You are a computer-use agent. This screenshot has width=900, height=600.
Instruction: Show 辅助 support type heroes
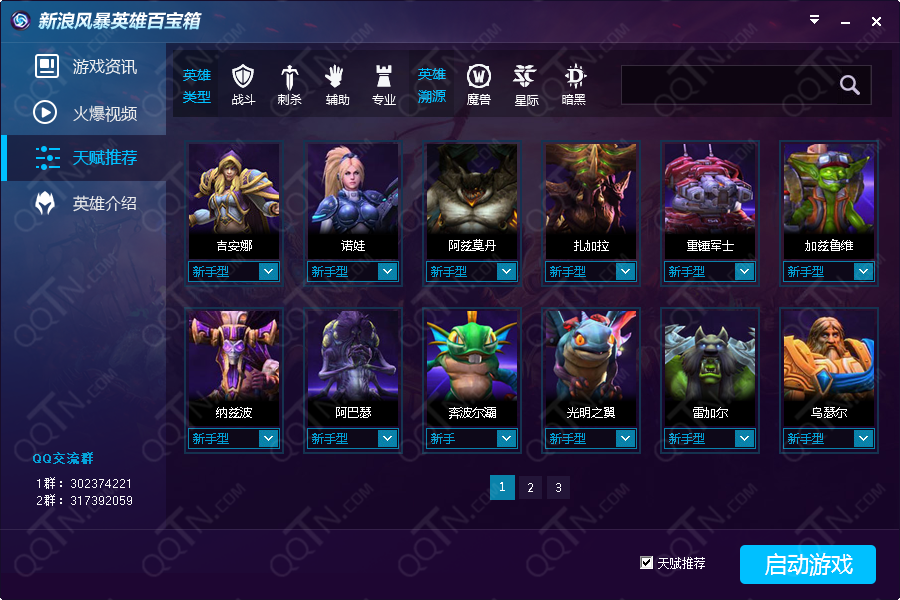pyautogui.click(x=337, y=84)
